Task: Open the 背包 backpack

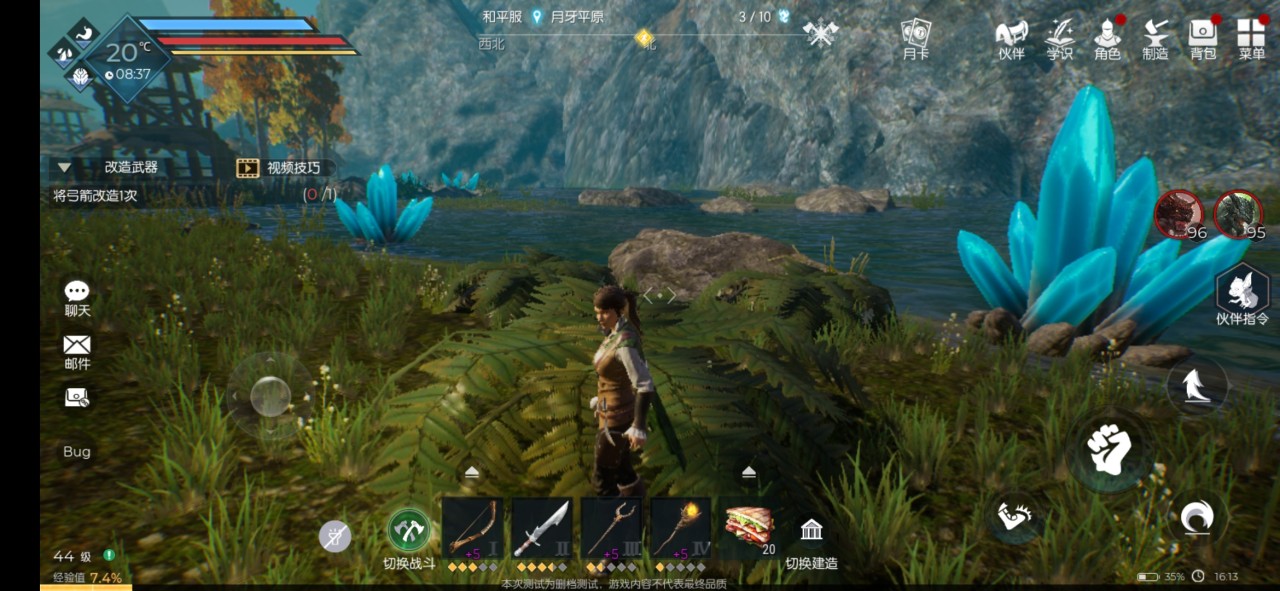Action: (1203, 38)
